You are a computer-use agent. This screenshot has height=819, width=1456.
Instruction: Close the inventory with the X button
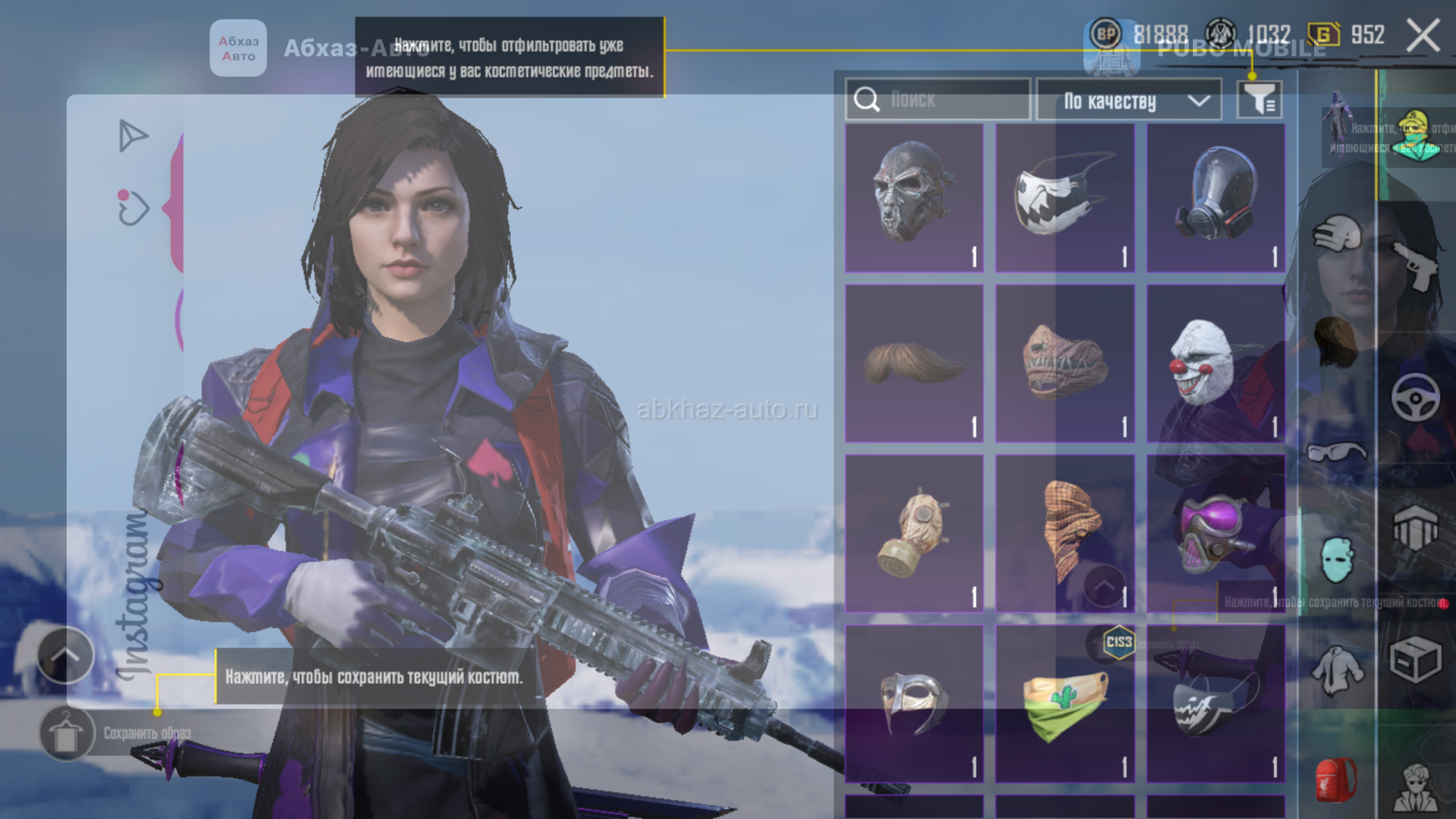point(1423,36)
